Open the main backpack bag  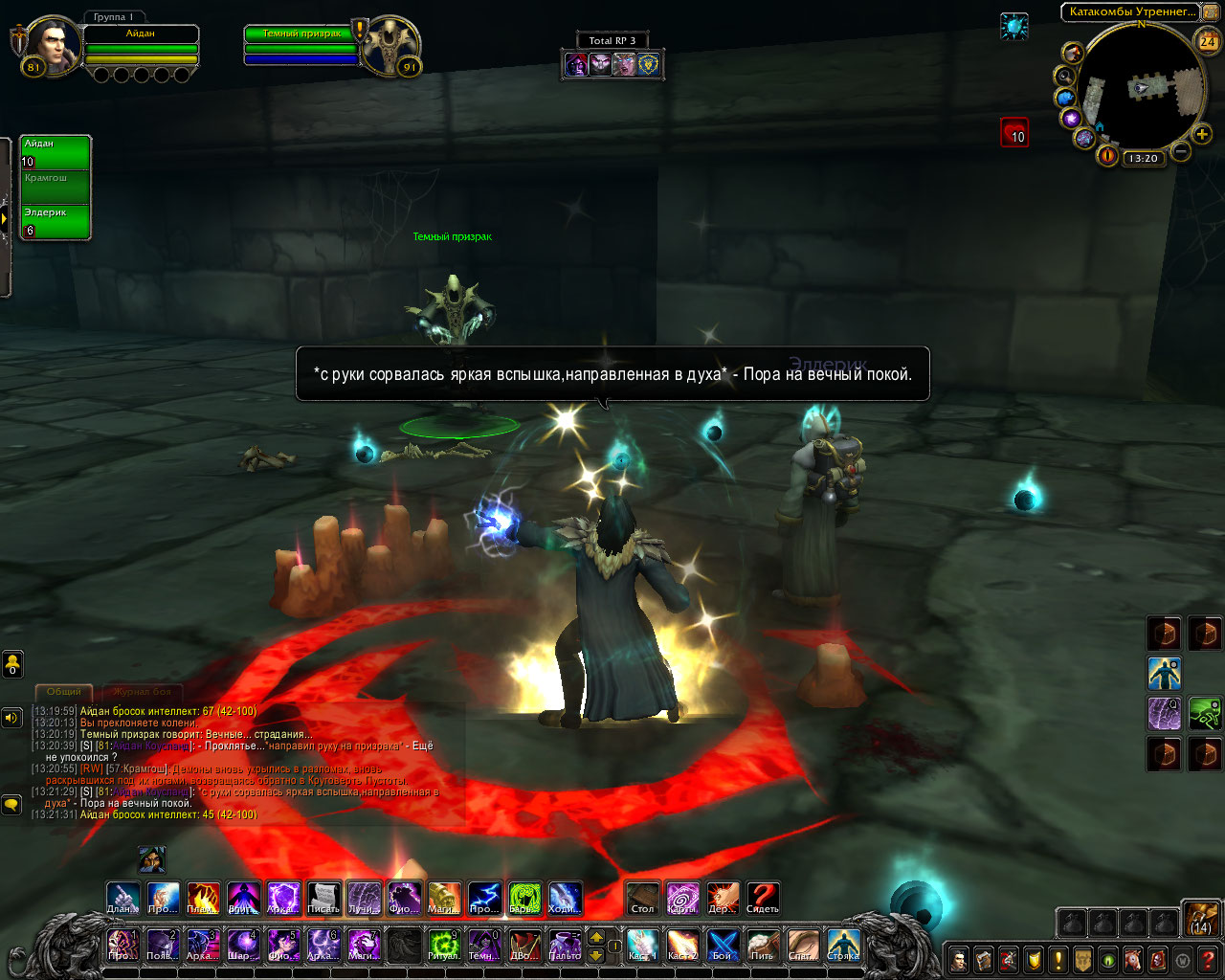(1201, 920)
